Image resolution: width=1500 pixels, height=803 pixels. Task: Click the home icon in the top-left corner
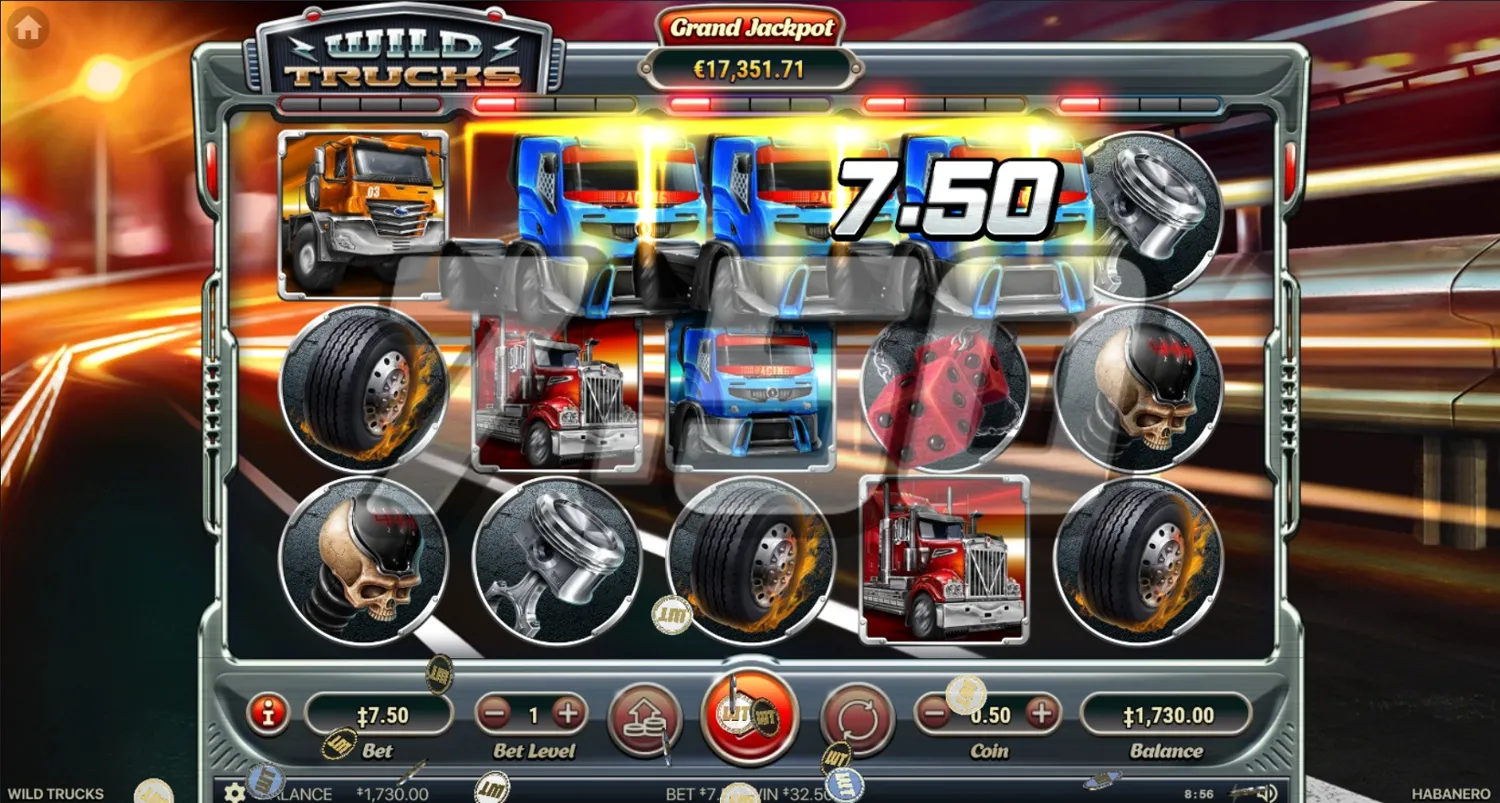[x=27, y=27]
